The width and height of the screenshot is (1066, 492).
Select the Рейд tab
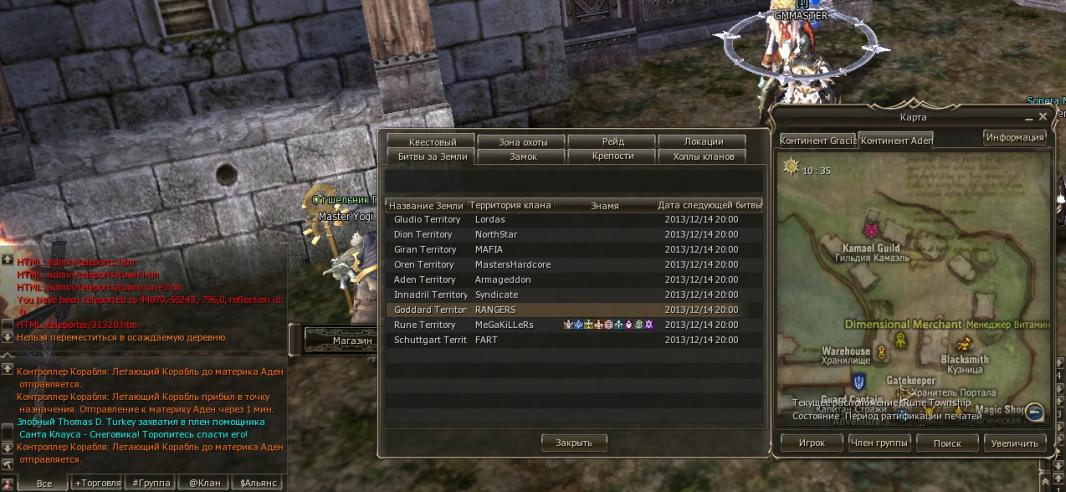tap(612, 142)
